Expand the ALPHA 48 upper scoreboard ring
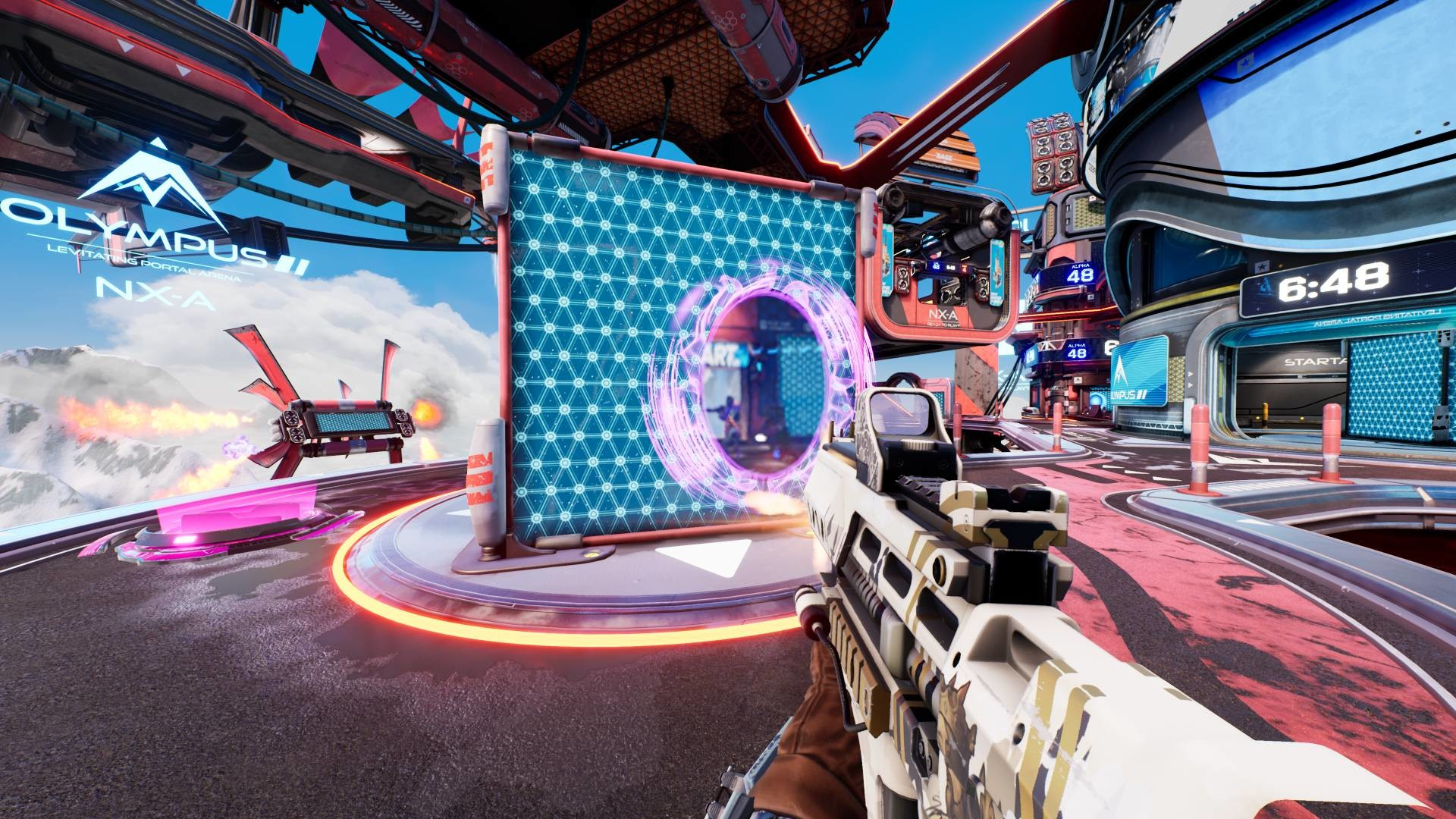The height and width of the screenshot is (819, 1456). tap(1081, 273)
